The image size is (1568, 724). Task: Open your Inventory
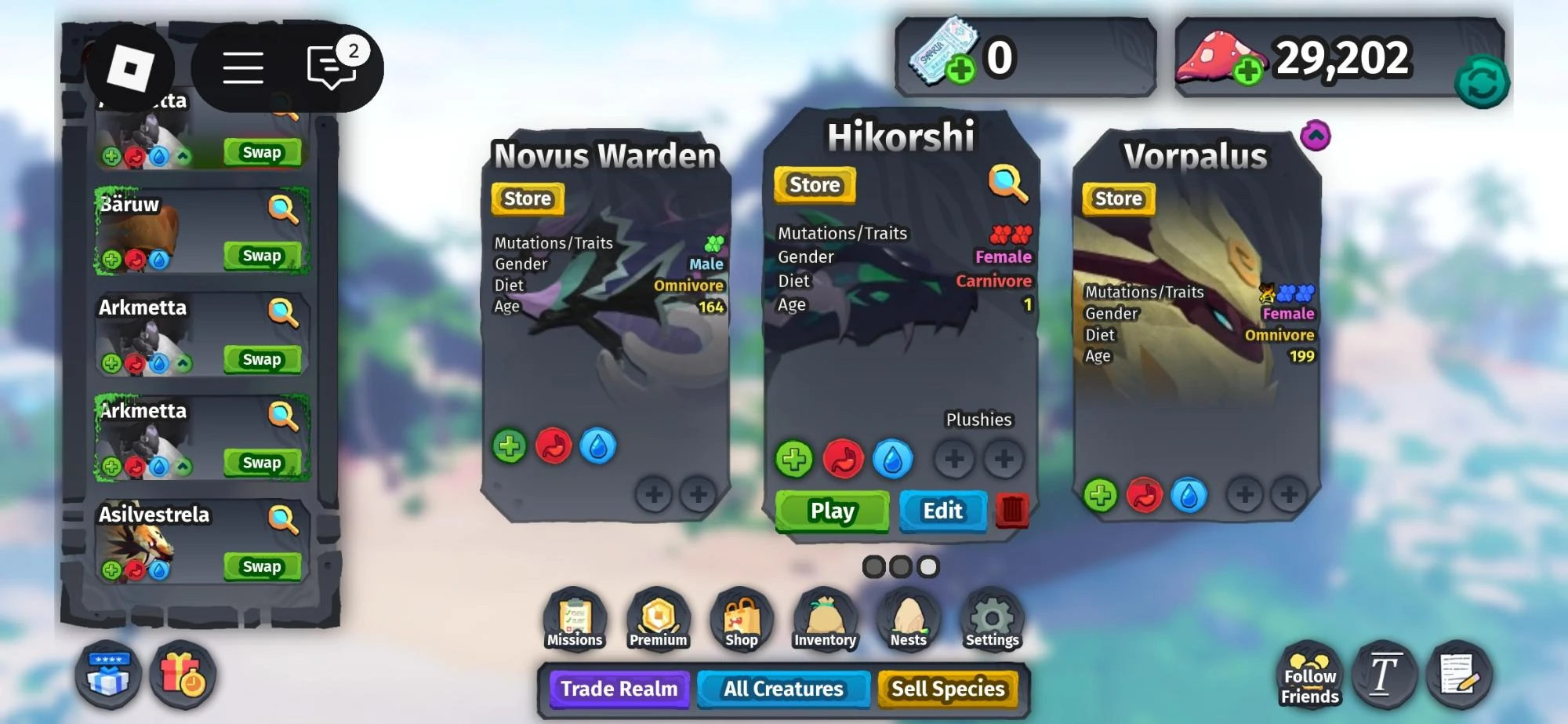point(826,620)
